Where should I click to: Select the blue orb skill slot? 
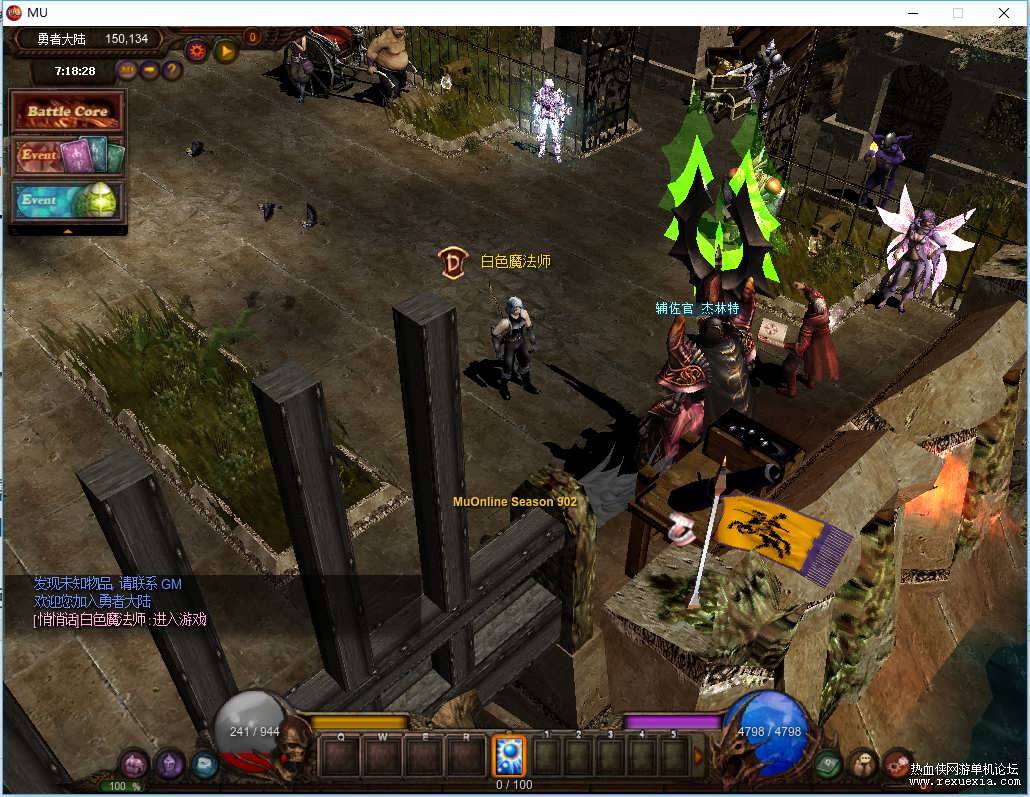(509, 755)
